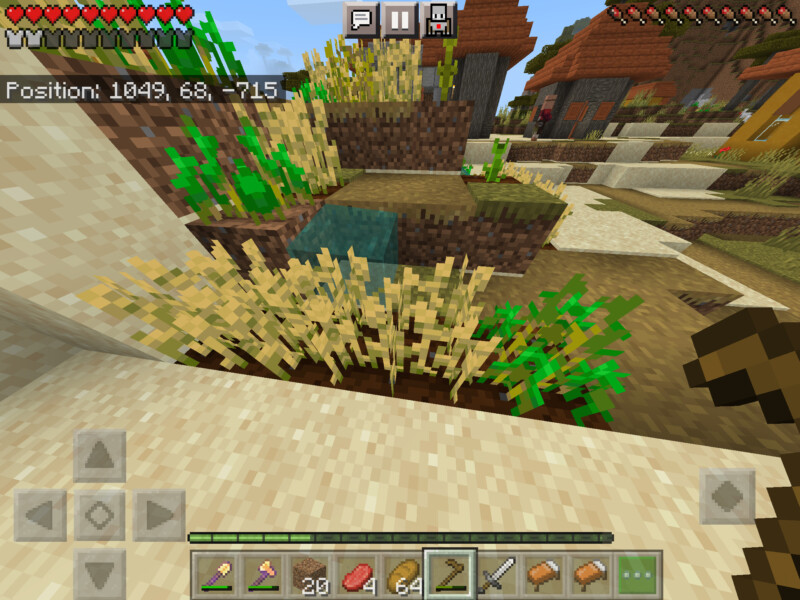800x600 pixels.
Task: Select the bread stack of 64
Action: [x=403, y=576]
